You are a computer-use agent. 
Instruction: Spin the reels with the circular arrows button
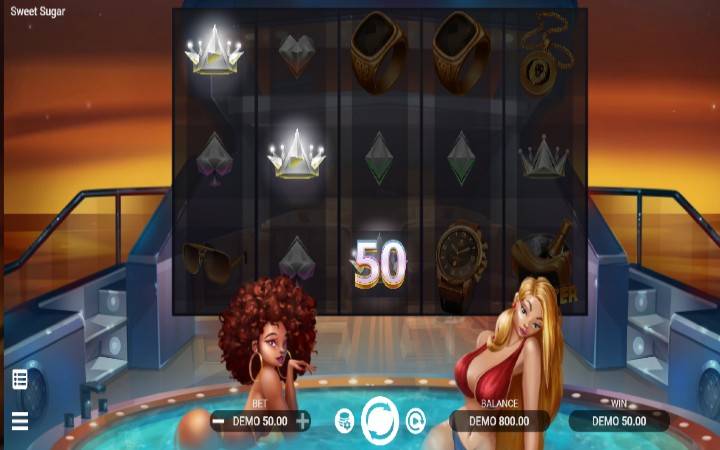point(380,421)
